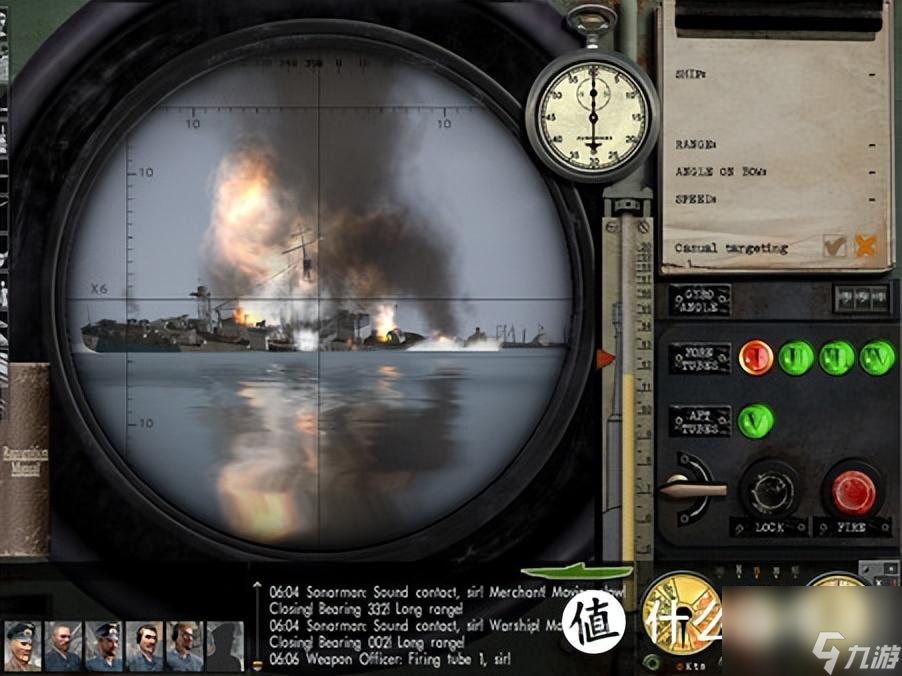The height and width of the screenshot is (676, 902).
Task: Cancel targeting with the orange X
Action: coord(866,246)
